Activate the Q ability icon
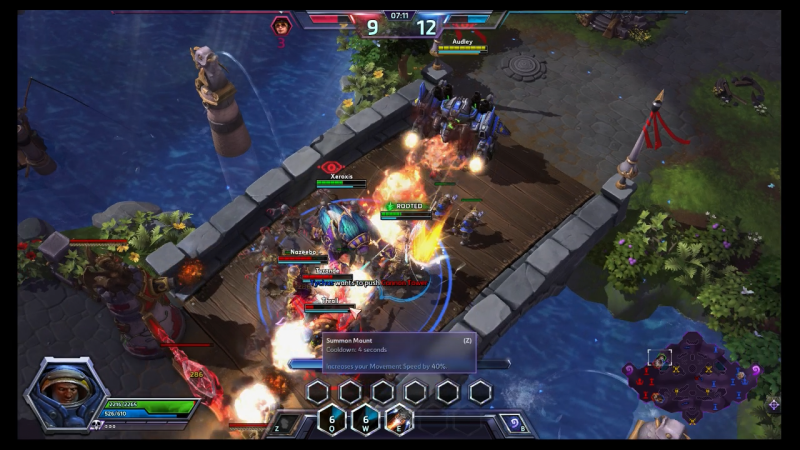 [332, 420]
